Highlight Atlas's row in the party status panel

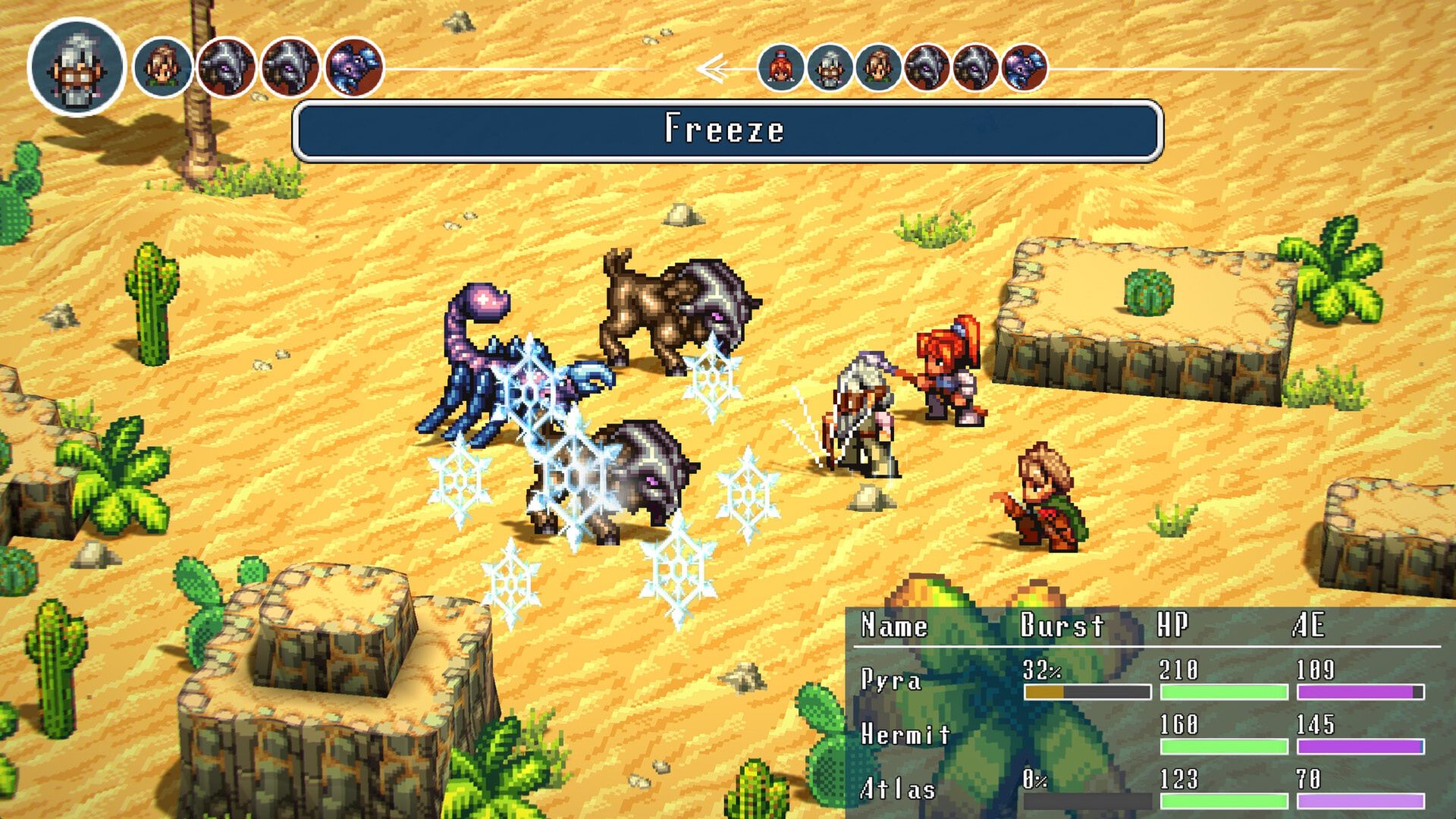[x=1141, y=789]
